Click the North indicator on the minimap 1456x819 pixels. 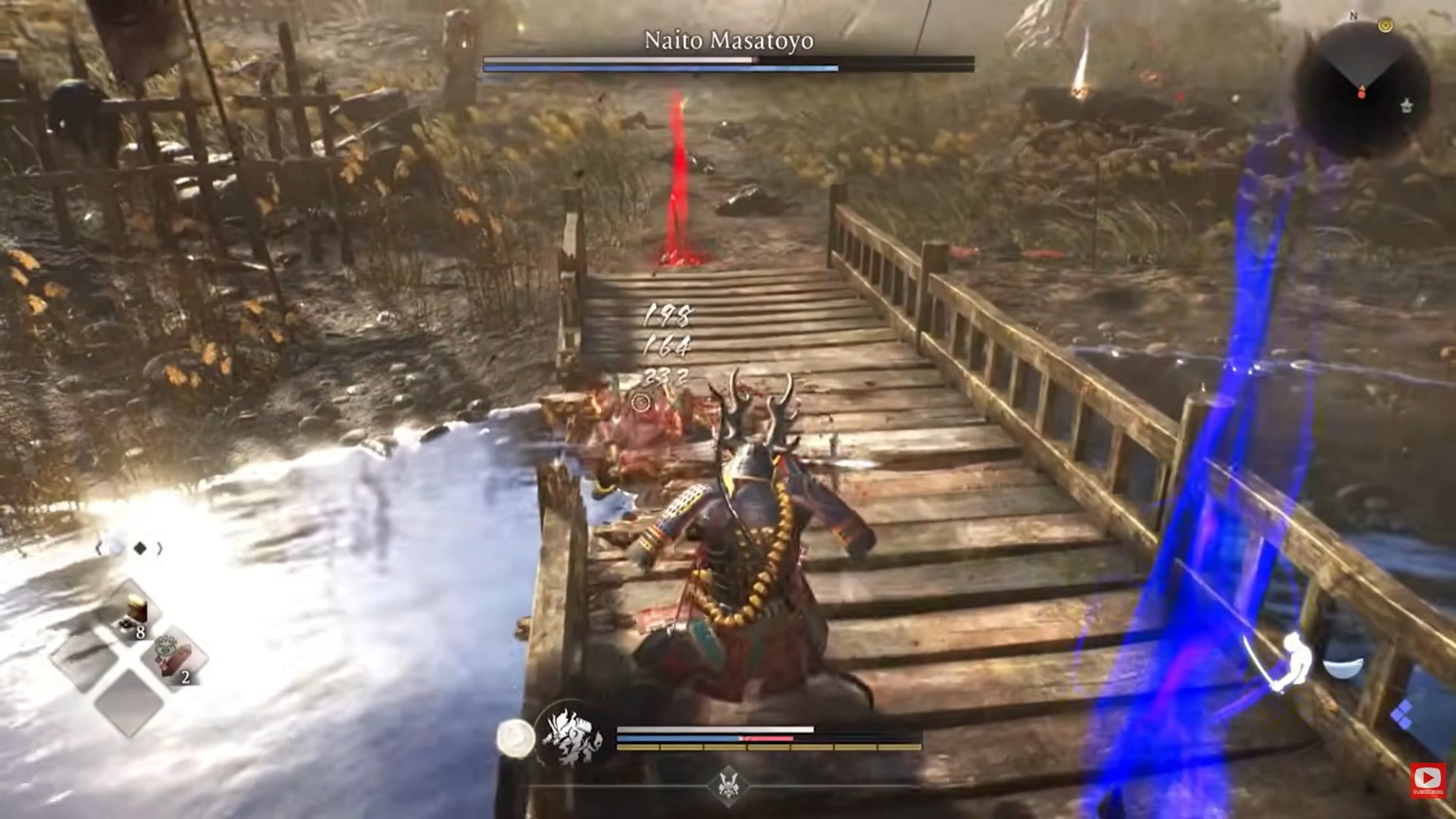point(1353,15)
